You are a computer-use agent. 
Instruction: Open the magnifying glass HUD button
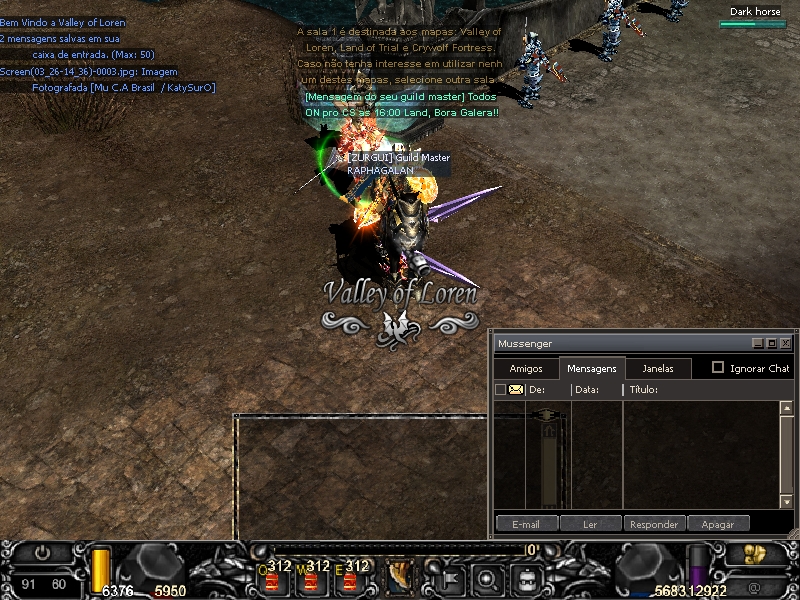click(487, 577)
